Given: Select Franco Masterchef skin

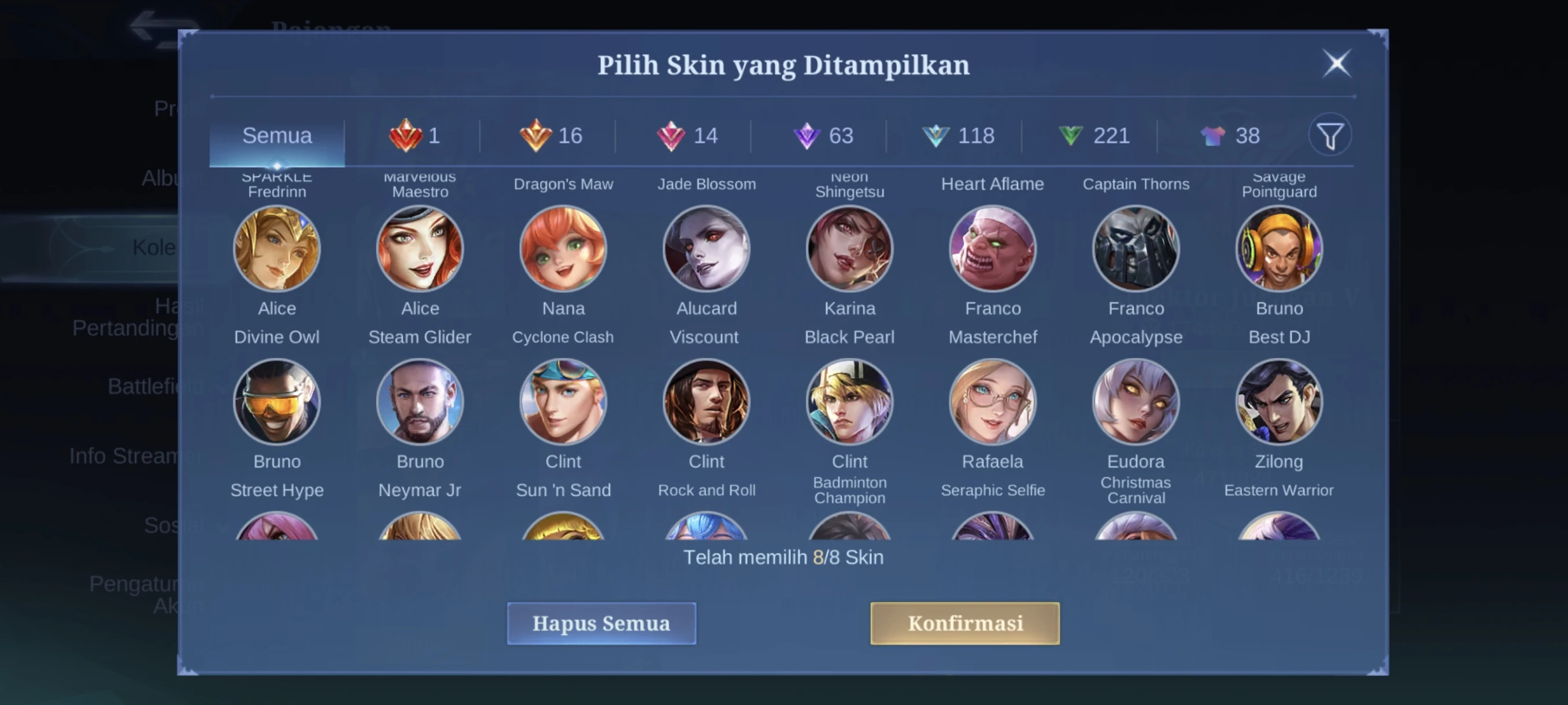Looking at the screenshot, I should pyautogui.click(x=993, y=249).
